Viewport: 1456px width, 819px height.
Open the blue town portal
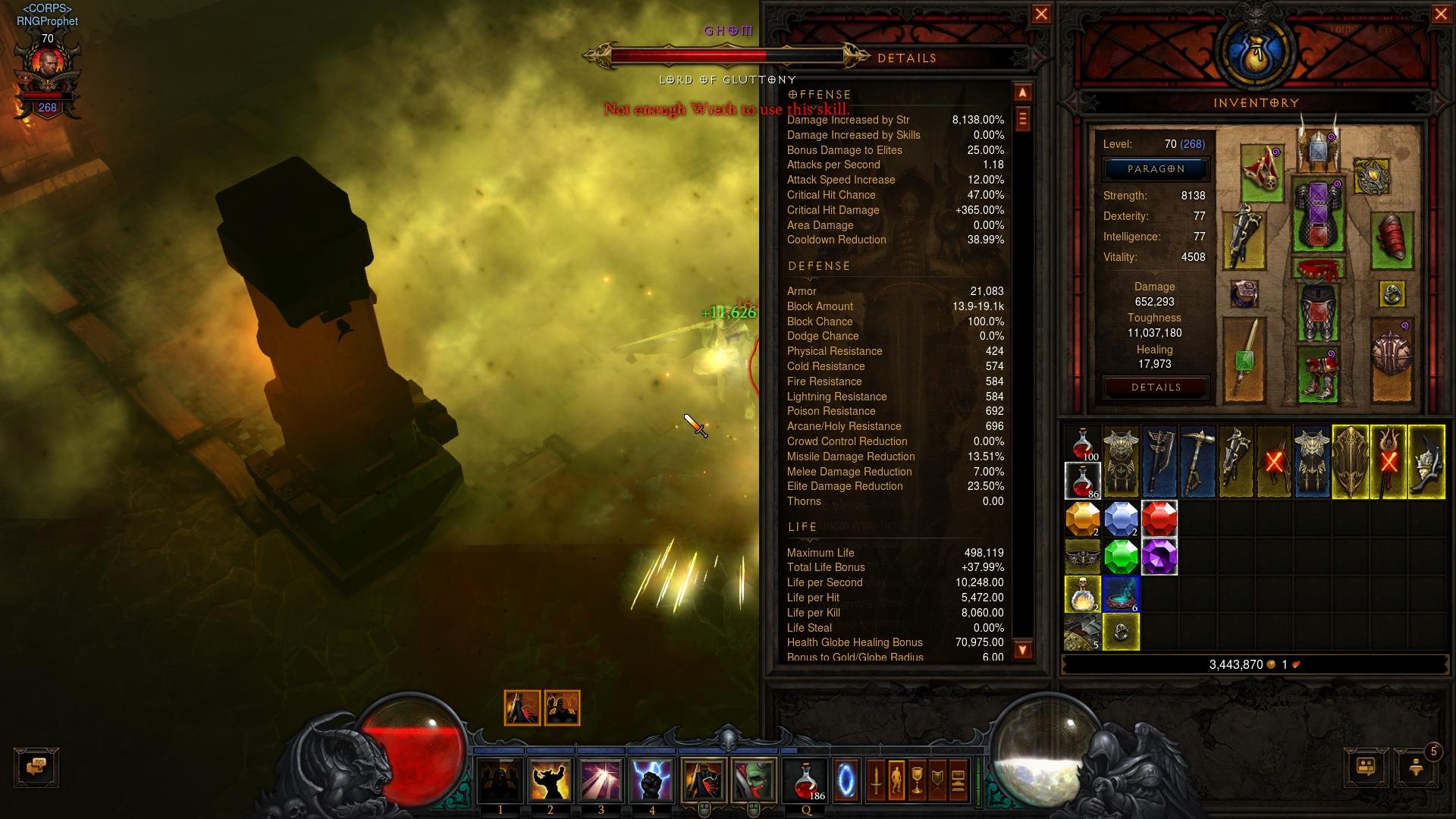tap(846, 780)
